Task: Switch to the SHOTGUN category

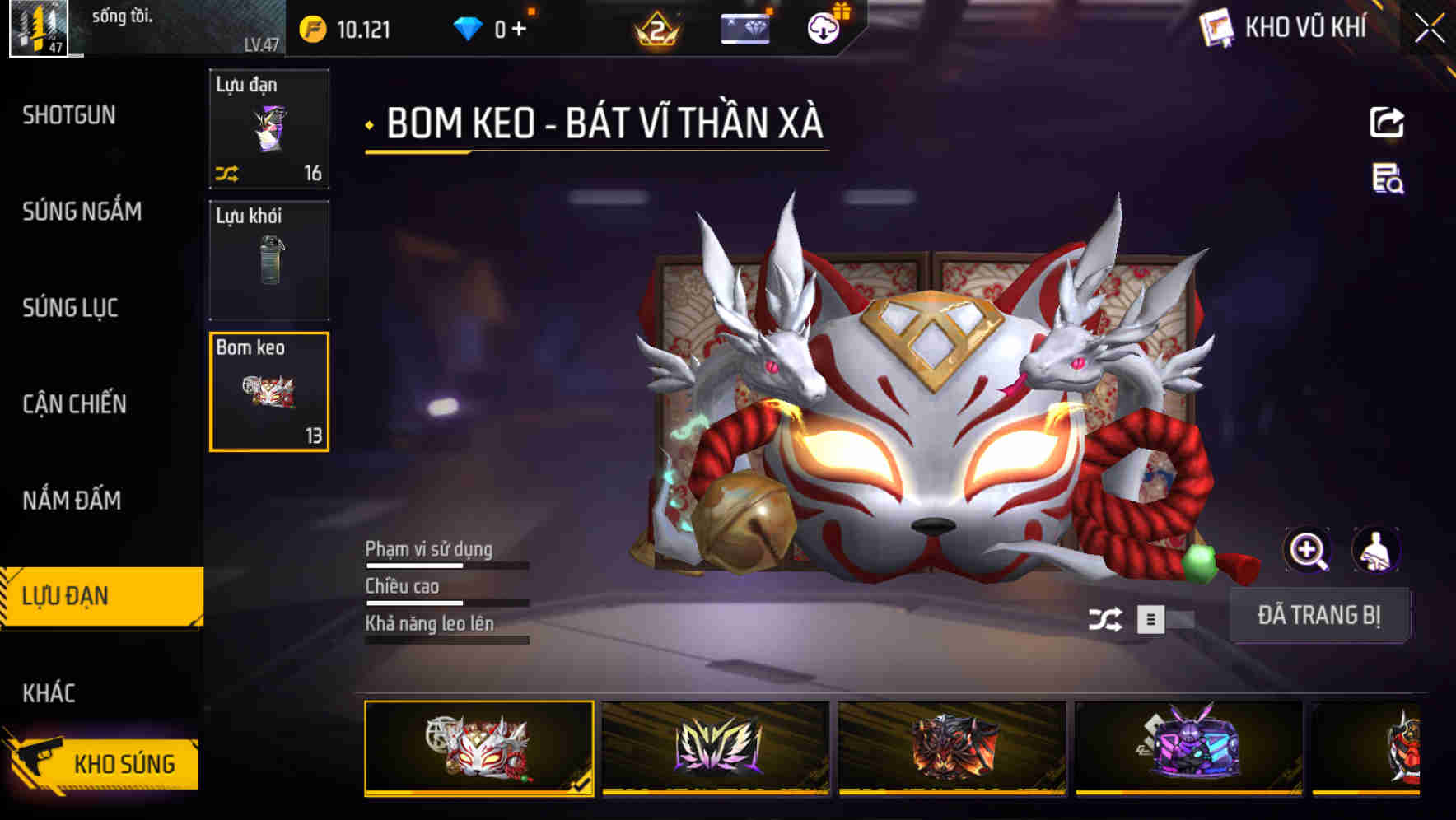Action: click(69, 115)
